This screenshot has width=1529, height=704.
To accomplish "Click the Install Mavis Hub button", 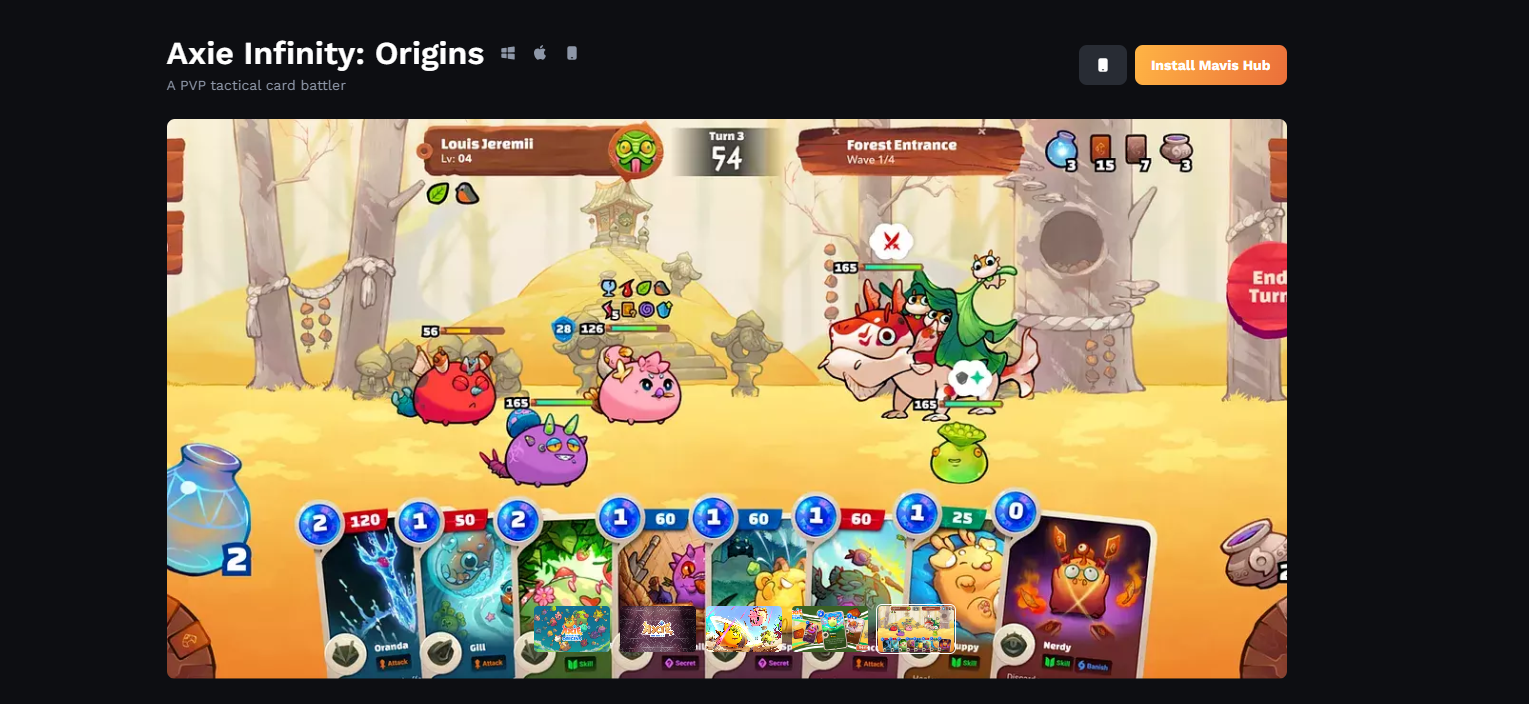I will [x=1210, y=65].
